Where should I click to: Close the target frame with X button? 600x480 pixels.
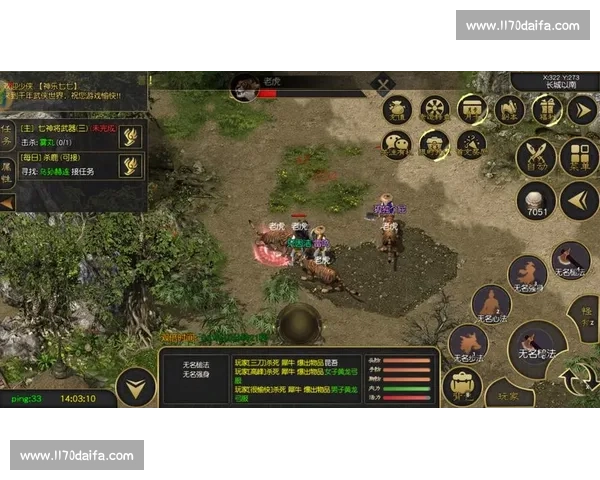(x=383, y=85)
